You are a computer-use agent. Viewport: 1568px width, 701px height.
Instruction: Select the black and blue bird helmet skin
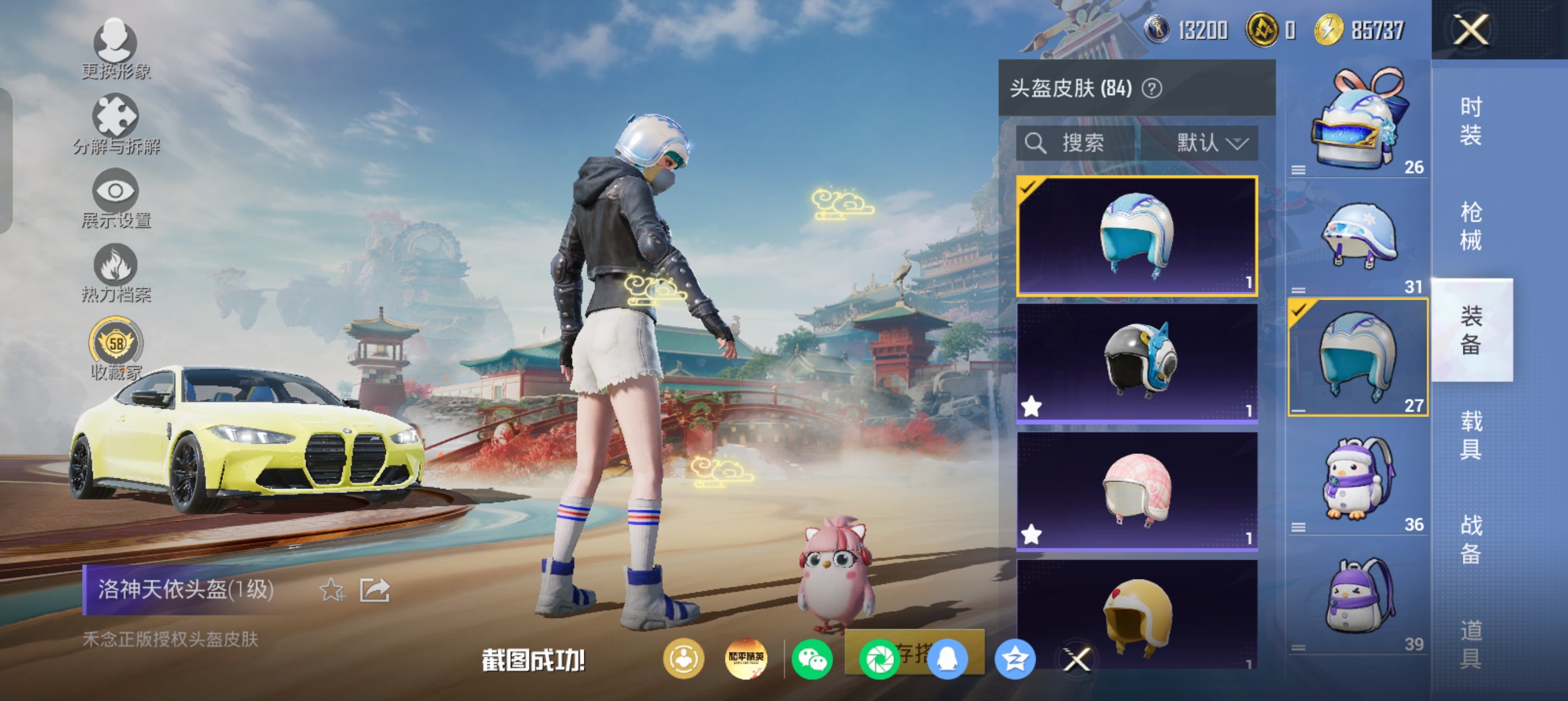(1136, 362)
